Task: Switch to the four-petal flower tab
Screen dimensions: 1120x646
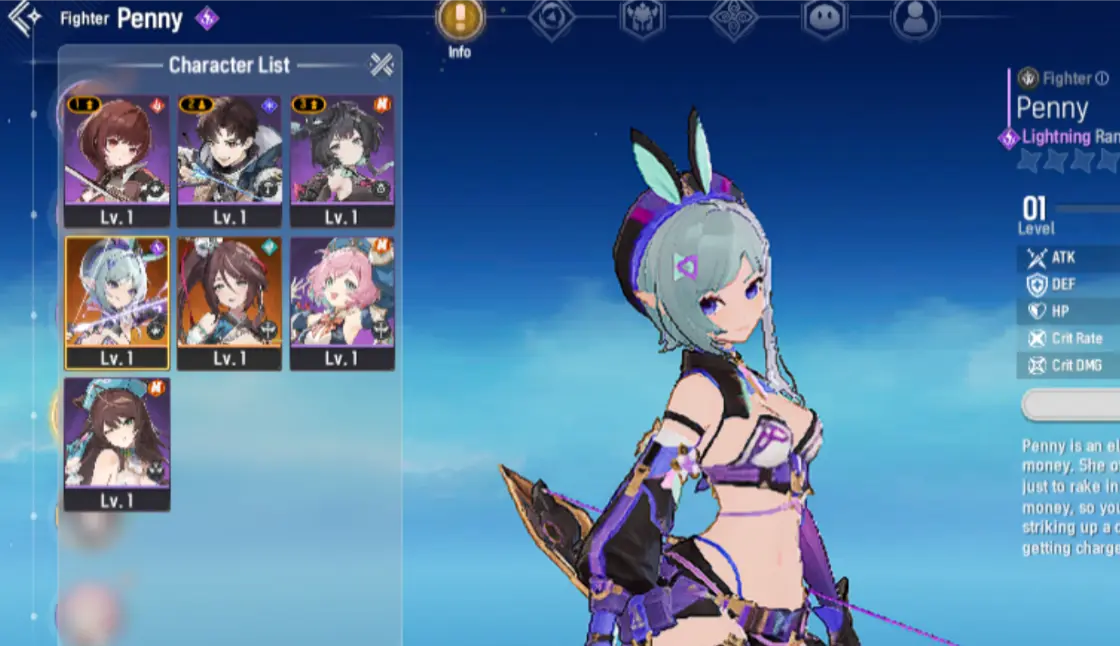Action: point(733,18)
